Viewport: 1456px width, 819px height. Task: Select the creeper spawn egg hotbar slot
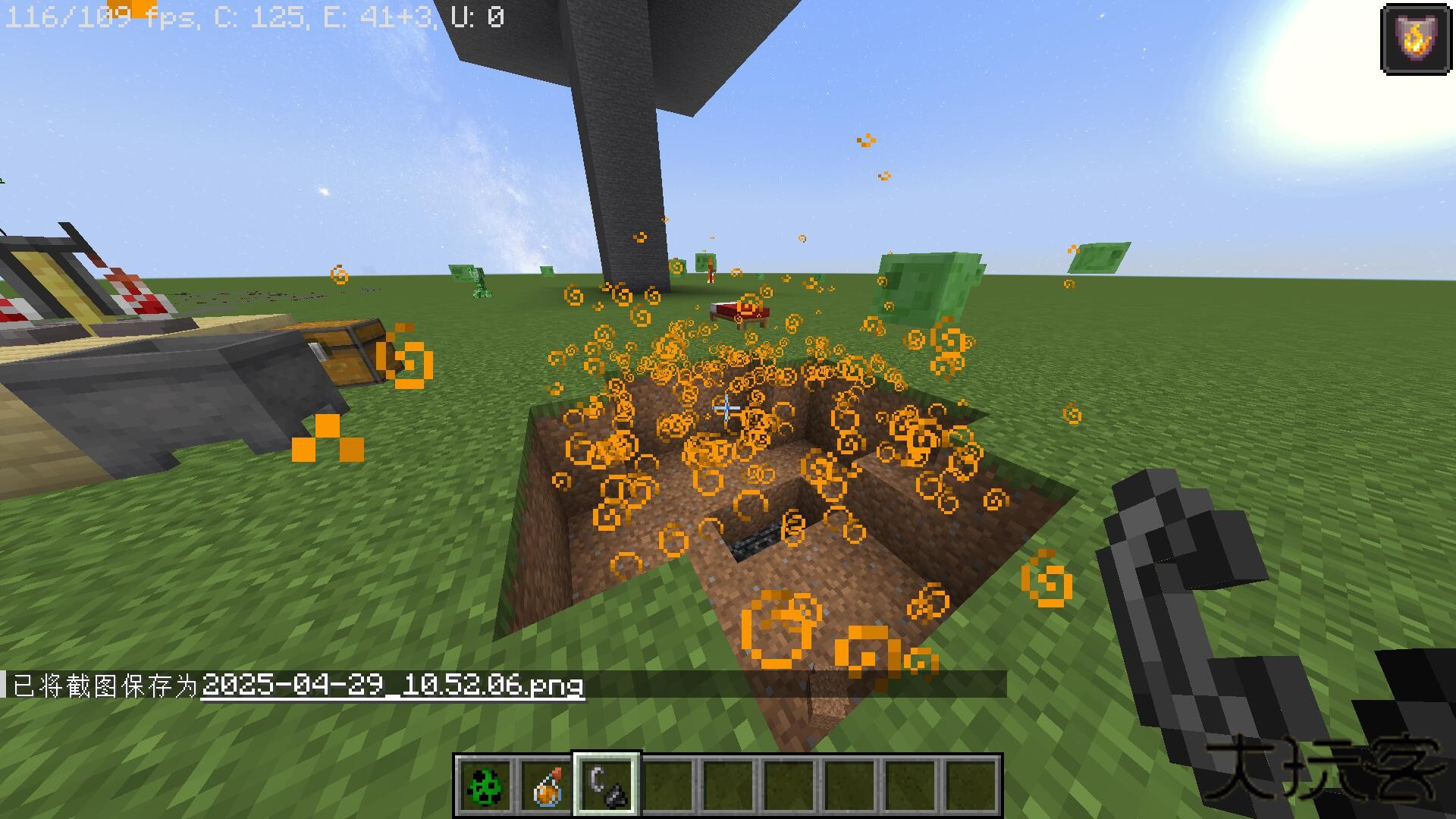coord(485,786)
